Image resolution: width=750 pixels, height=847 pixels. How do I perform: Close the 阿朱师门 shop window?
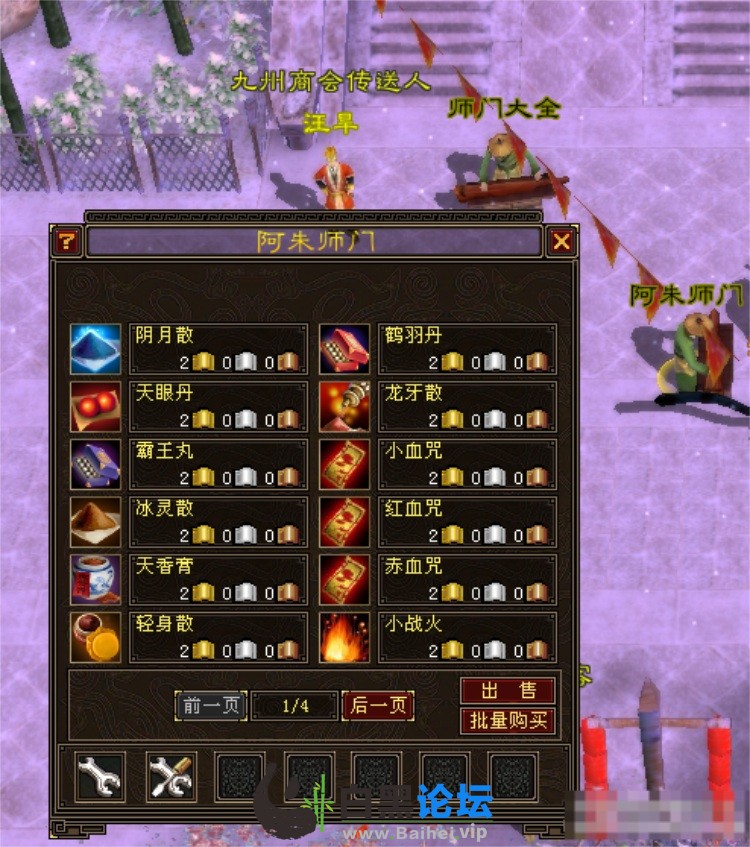[561, 241]
